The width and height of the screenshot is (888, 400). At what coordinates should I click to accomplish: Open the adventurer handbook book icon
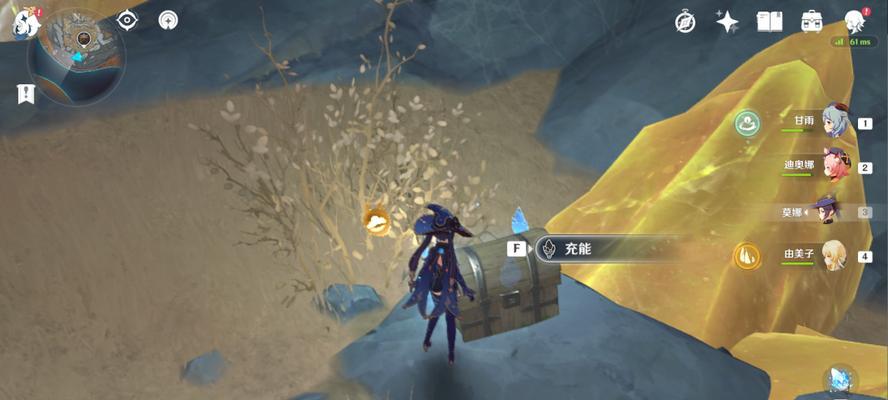pyautogui.click(x=769, y=22)
